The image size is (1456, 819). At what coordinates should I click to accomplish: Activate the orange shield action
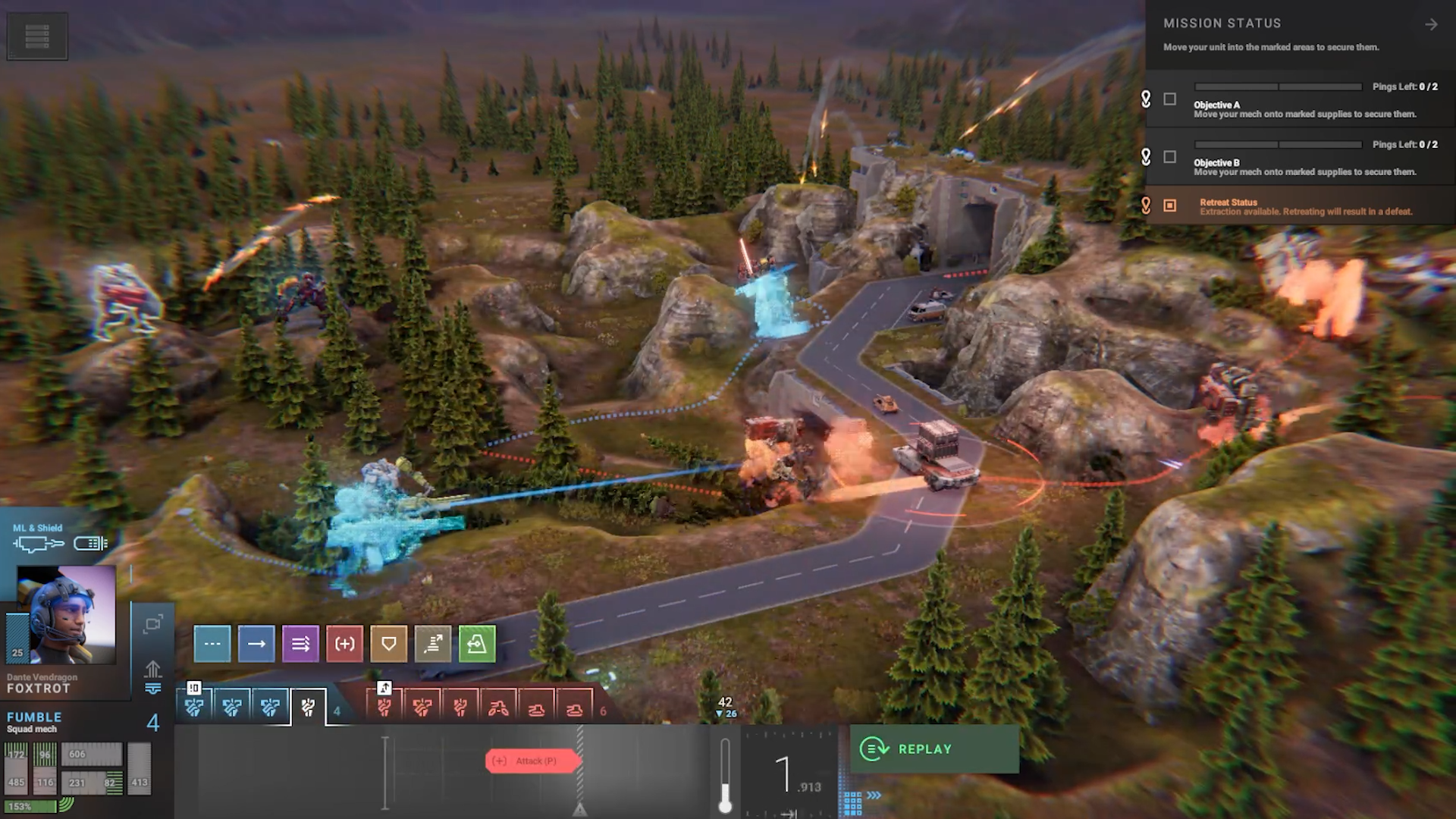pos(388,644)
